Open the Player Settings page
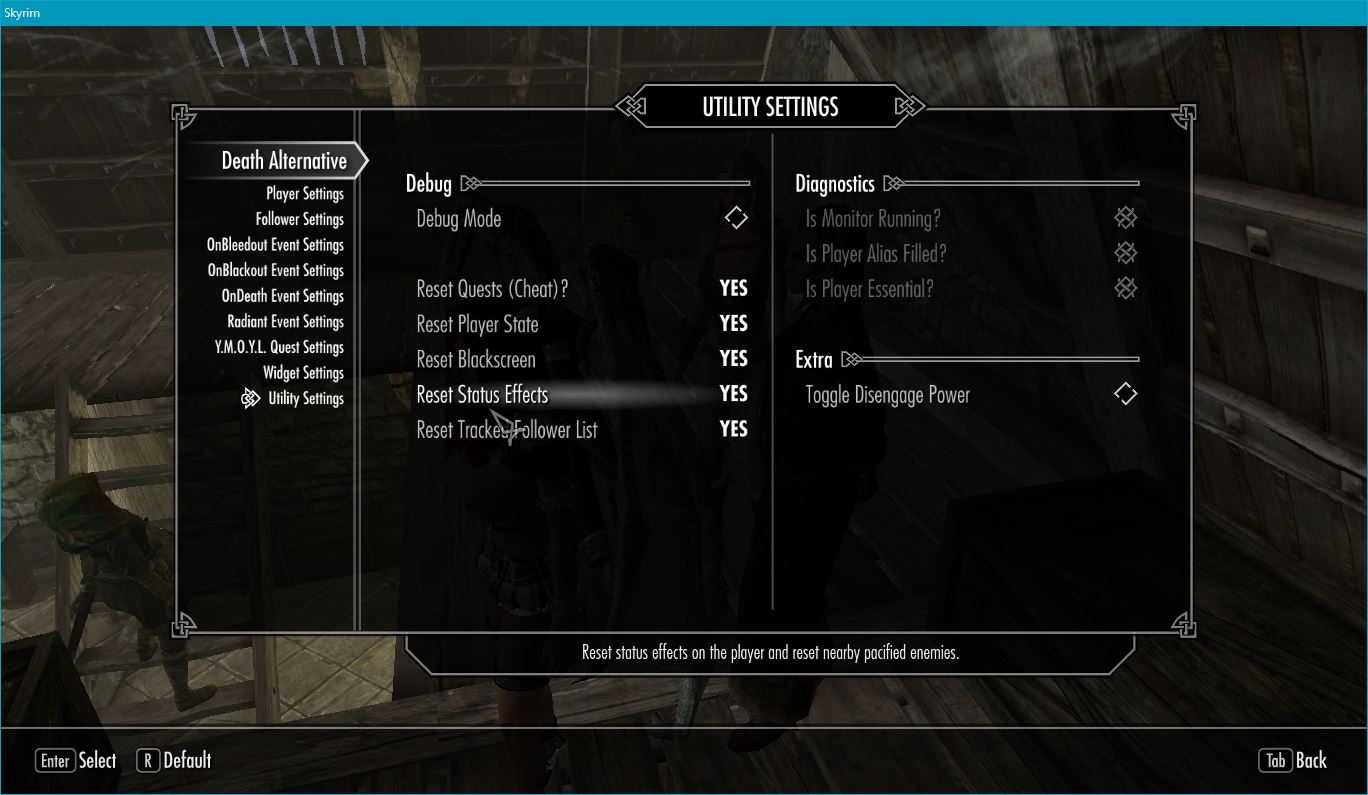1368x795 pixels. tap(304, 194)
